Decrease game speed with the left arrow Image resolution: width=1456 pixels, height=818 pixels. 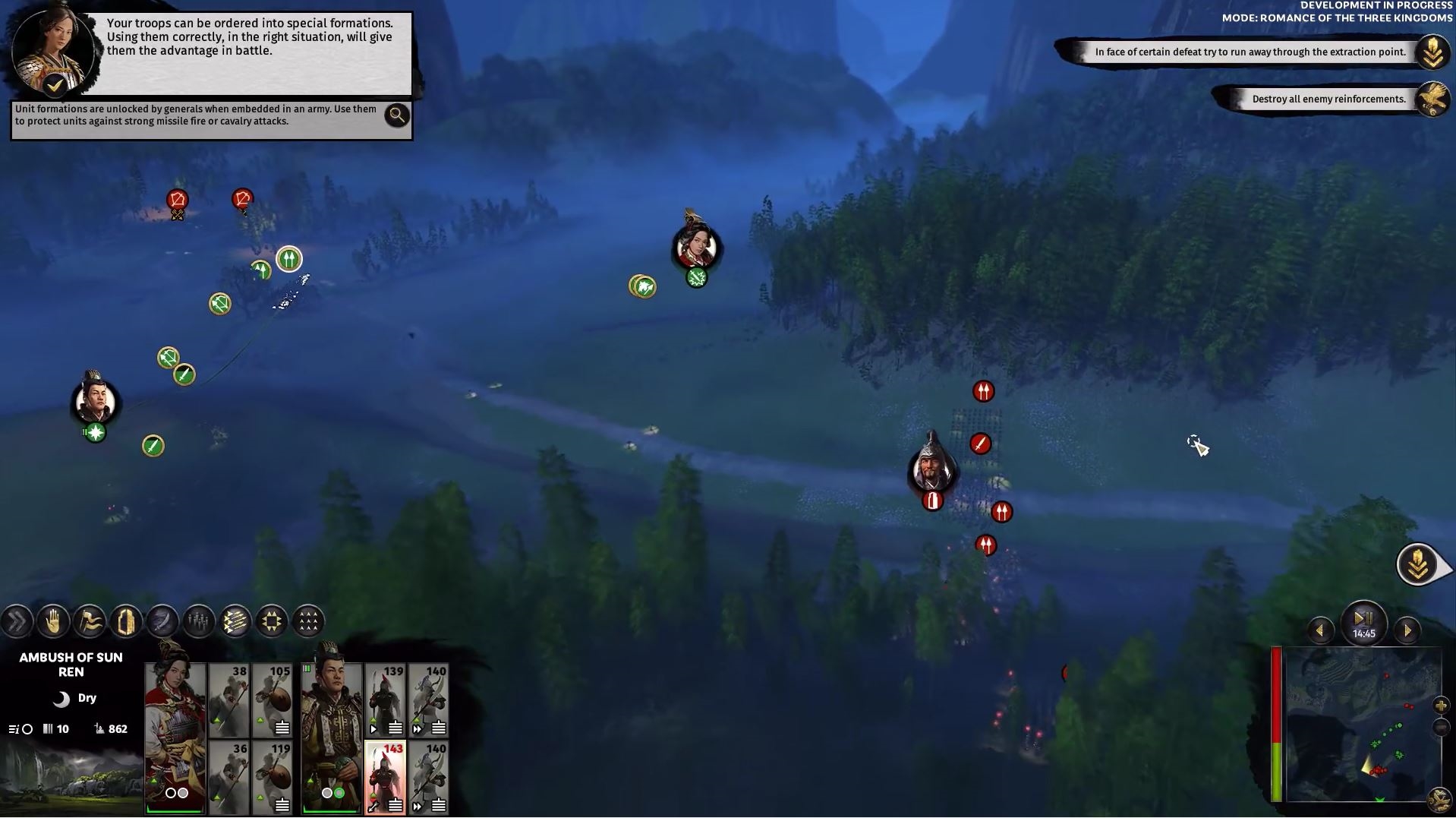(1320, 630)
